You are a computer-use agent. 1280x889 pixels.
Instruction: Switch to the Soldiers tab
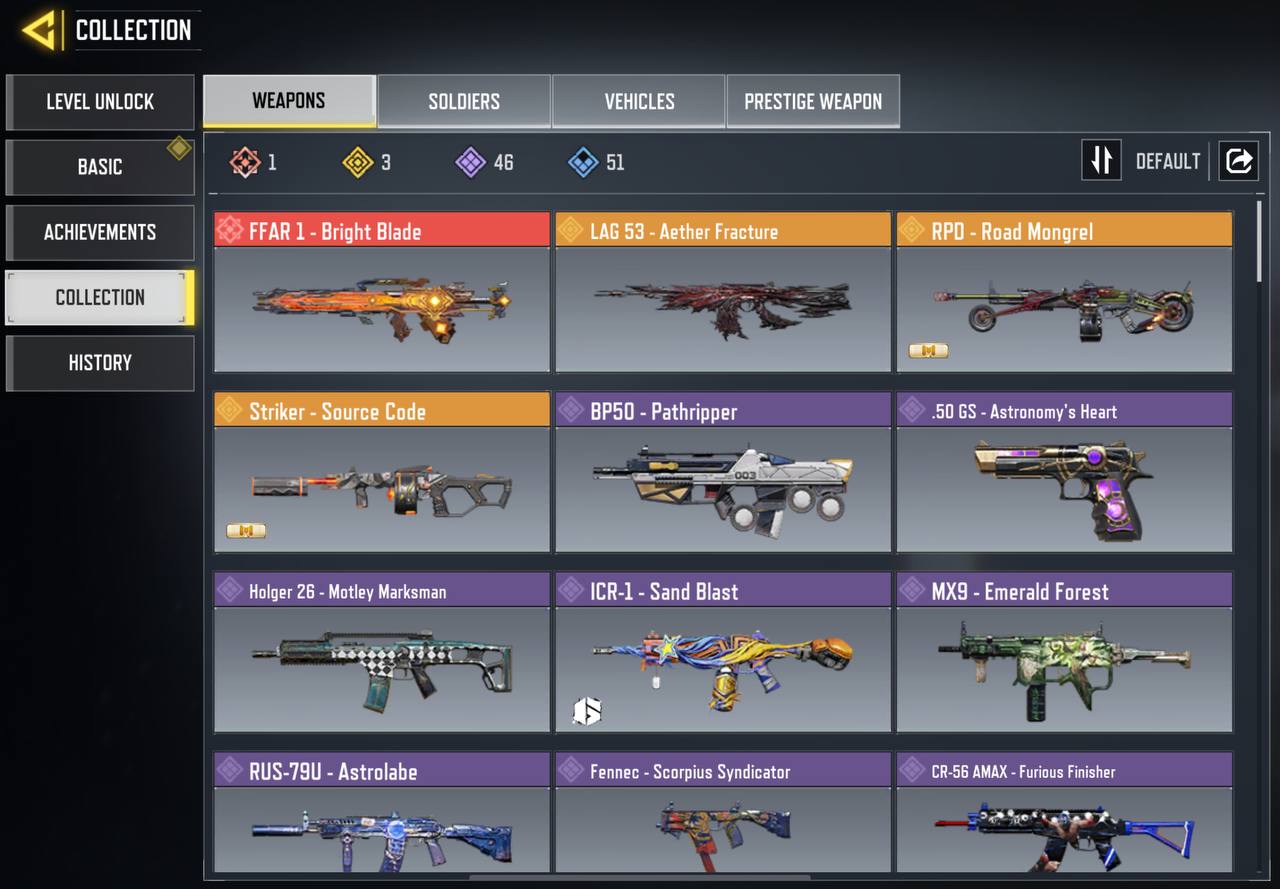tap(464, 101)
